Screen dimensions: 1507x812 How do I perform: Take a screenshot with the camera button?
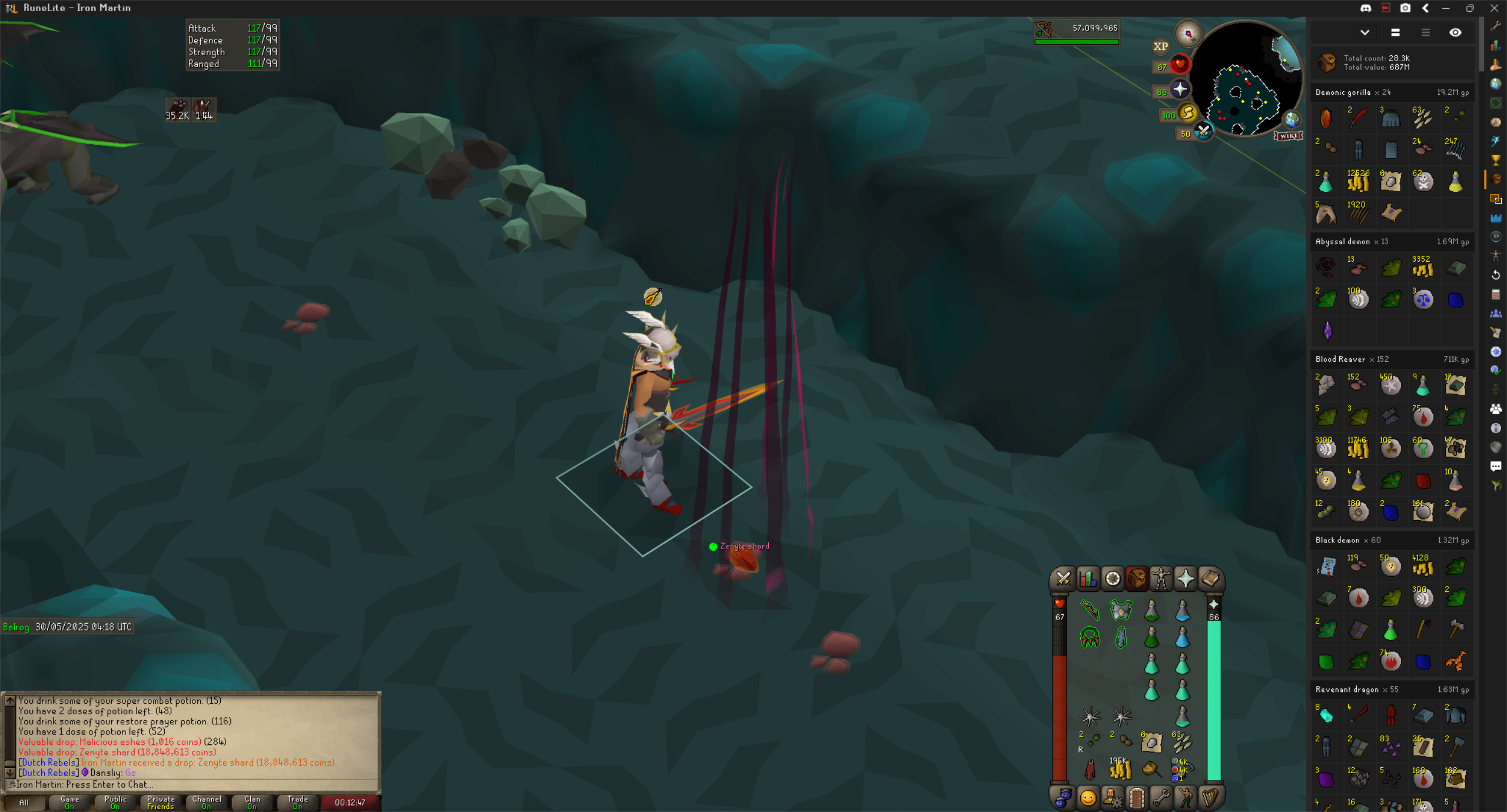pos(1405,8)
